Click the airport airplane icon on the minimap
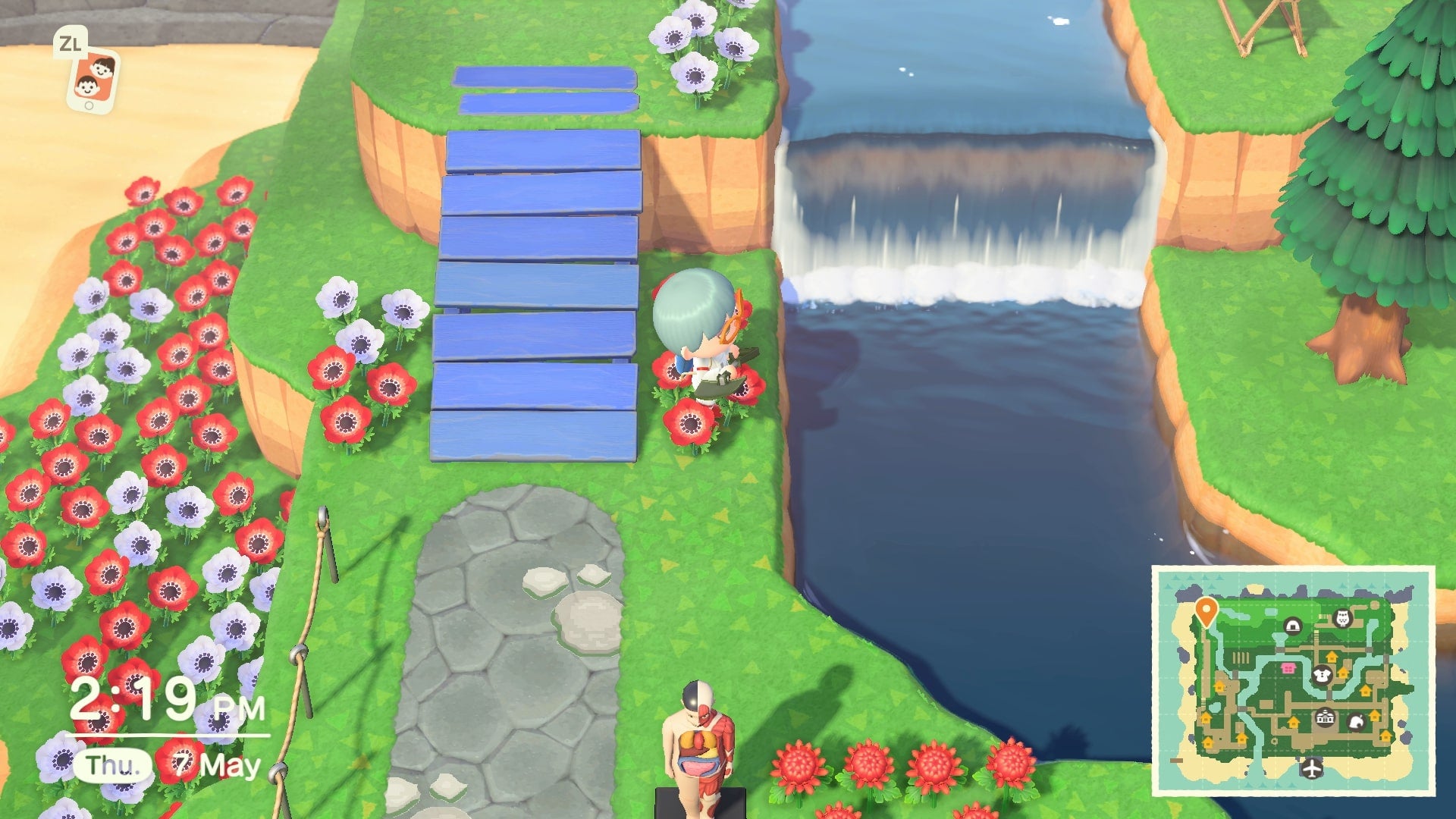This screenshot has height=819, width=1456. point(1312,770)
